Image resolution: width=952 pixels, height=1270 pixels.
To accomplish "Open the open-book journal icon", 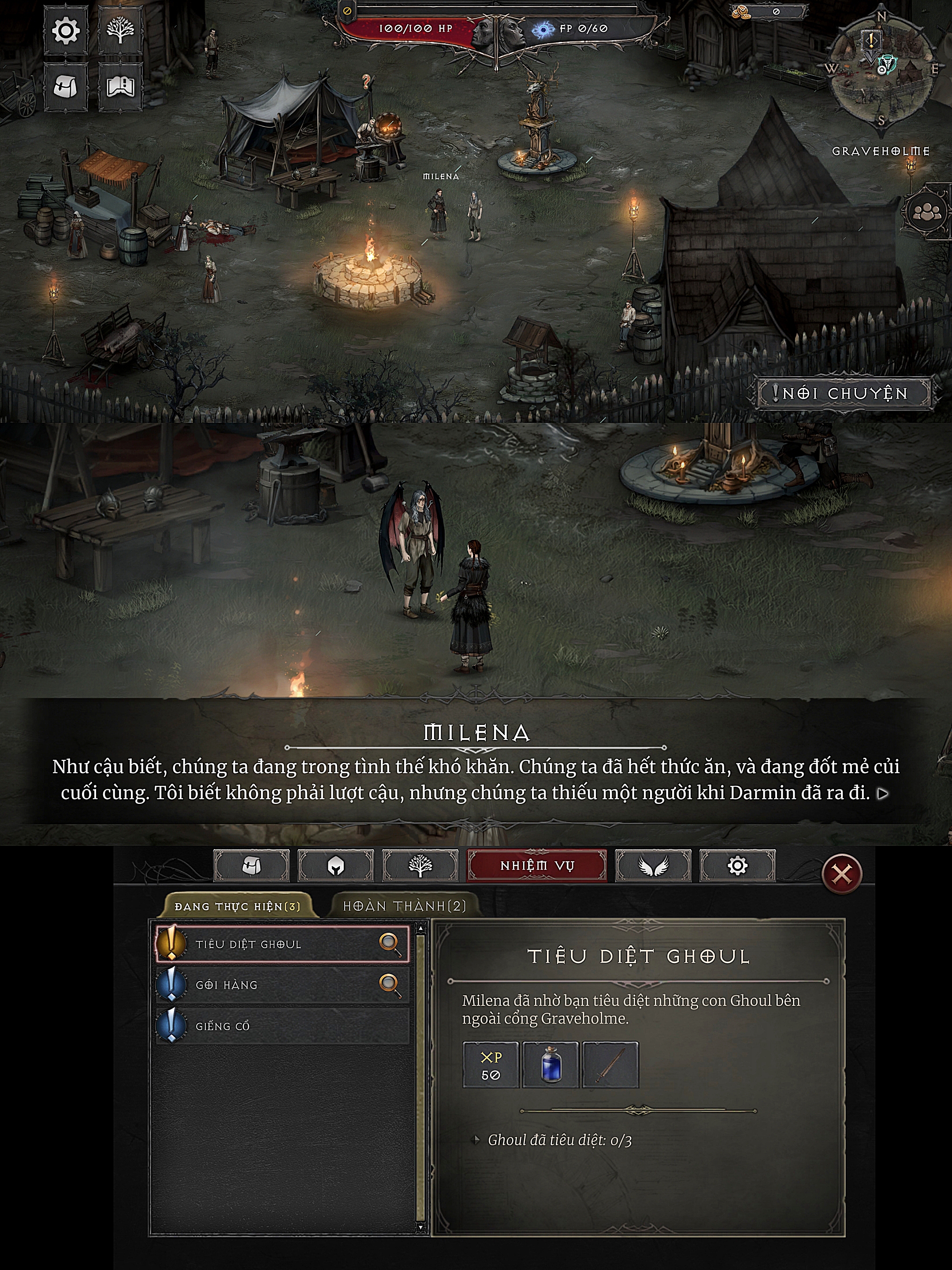I will 120,87.
